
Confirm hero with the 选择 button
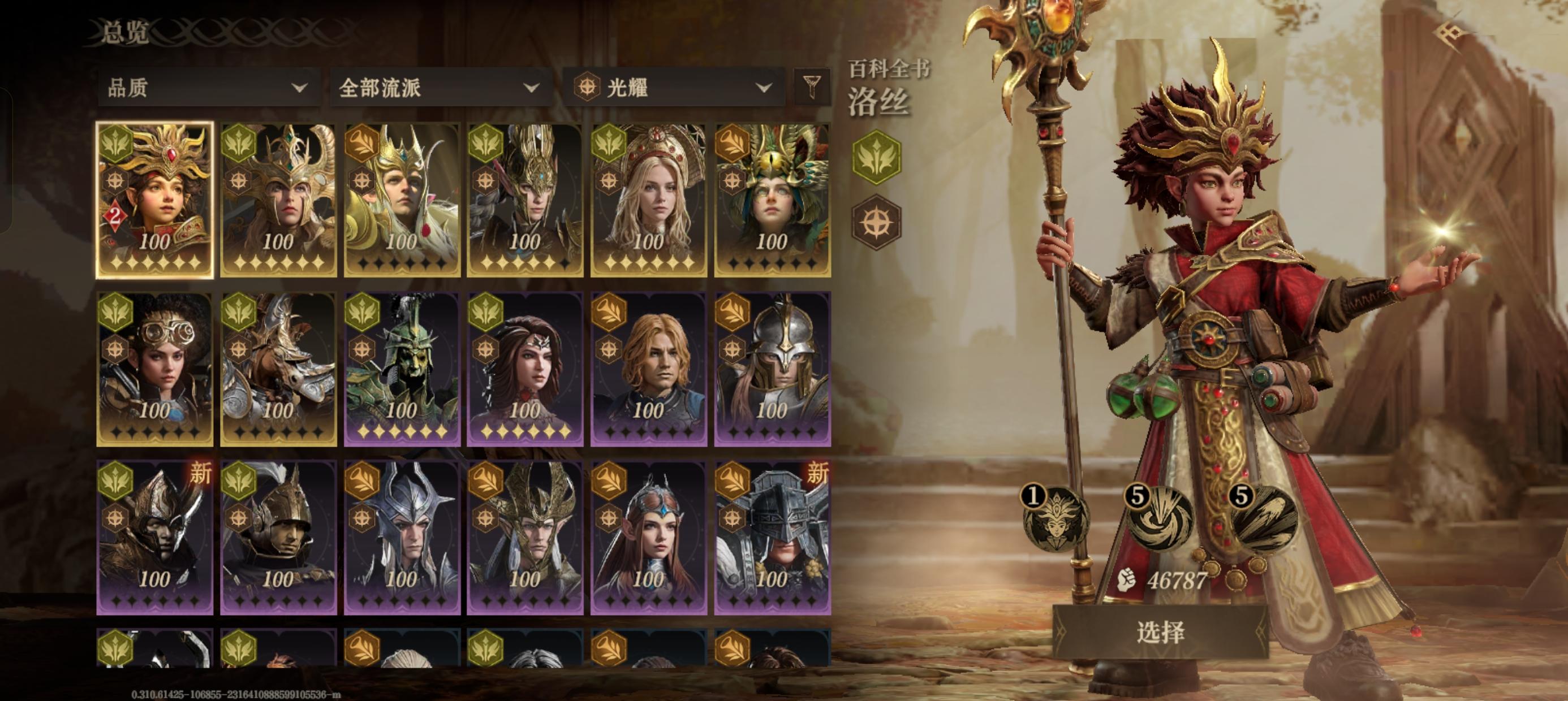[x=1160, y=632]
